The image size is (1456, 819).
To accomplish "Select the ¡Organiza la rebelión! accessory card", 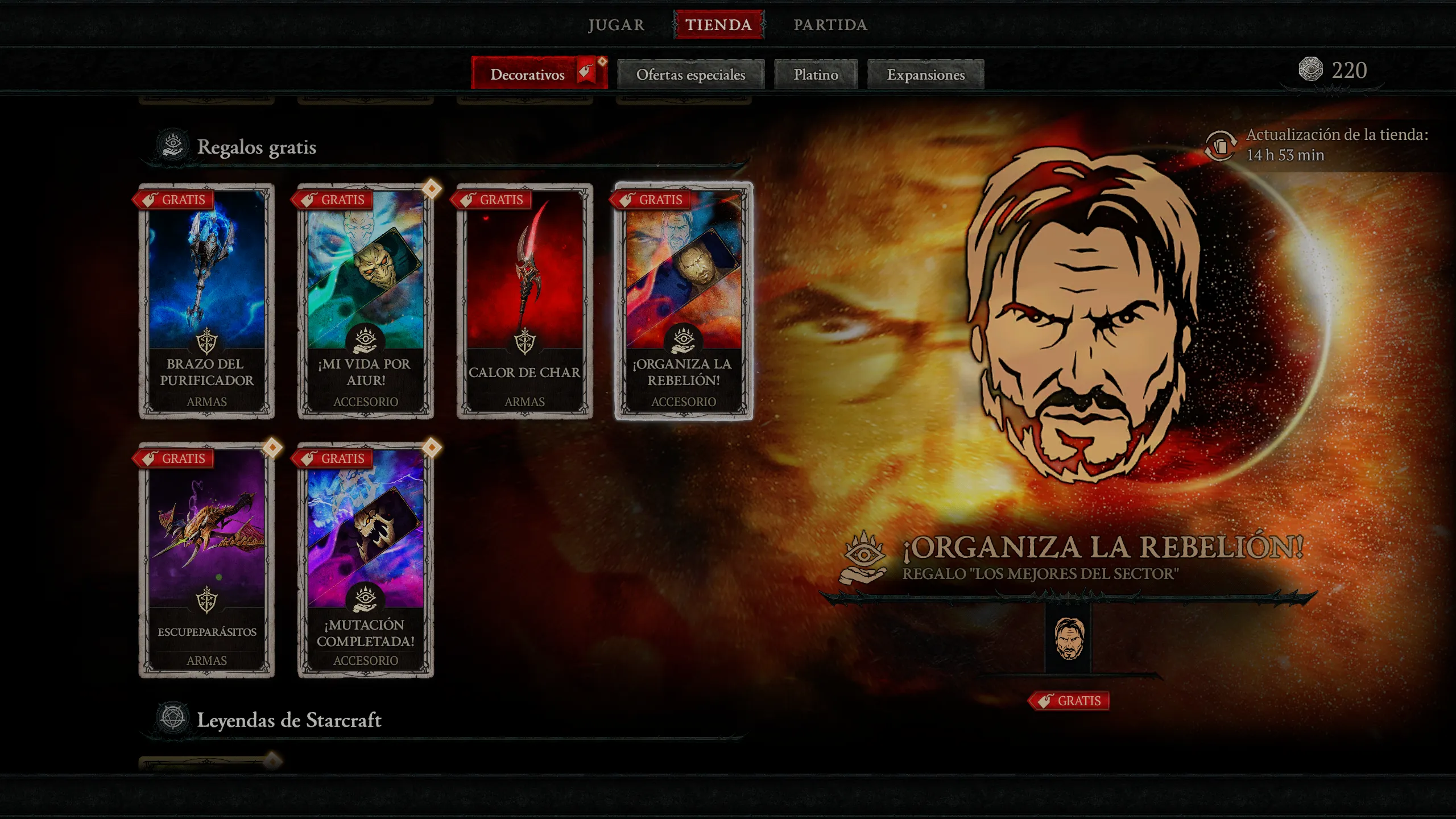I will 684,301.
